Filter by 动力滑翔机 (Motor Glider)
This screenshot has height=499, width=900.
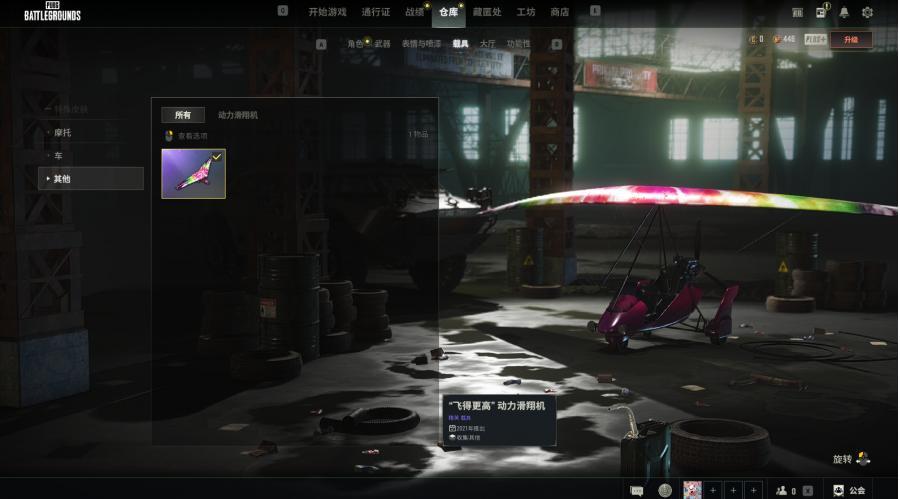tap(238, 115)
